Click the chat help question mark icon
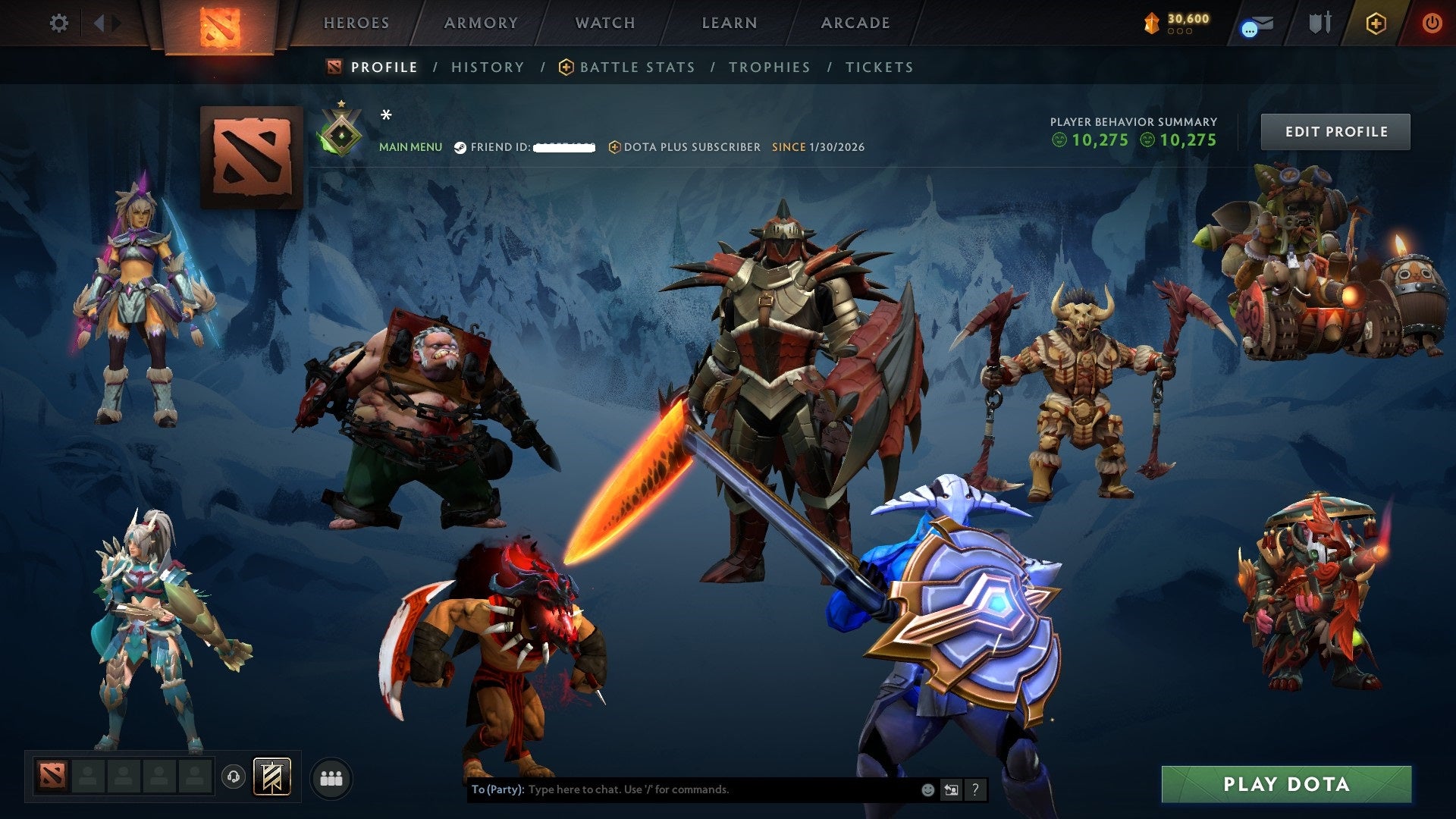The image size is (1456, 819). tap(974, 789)
